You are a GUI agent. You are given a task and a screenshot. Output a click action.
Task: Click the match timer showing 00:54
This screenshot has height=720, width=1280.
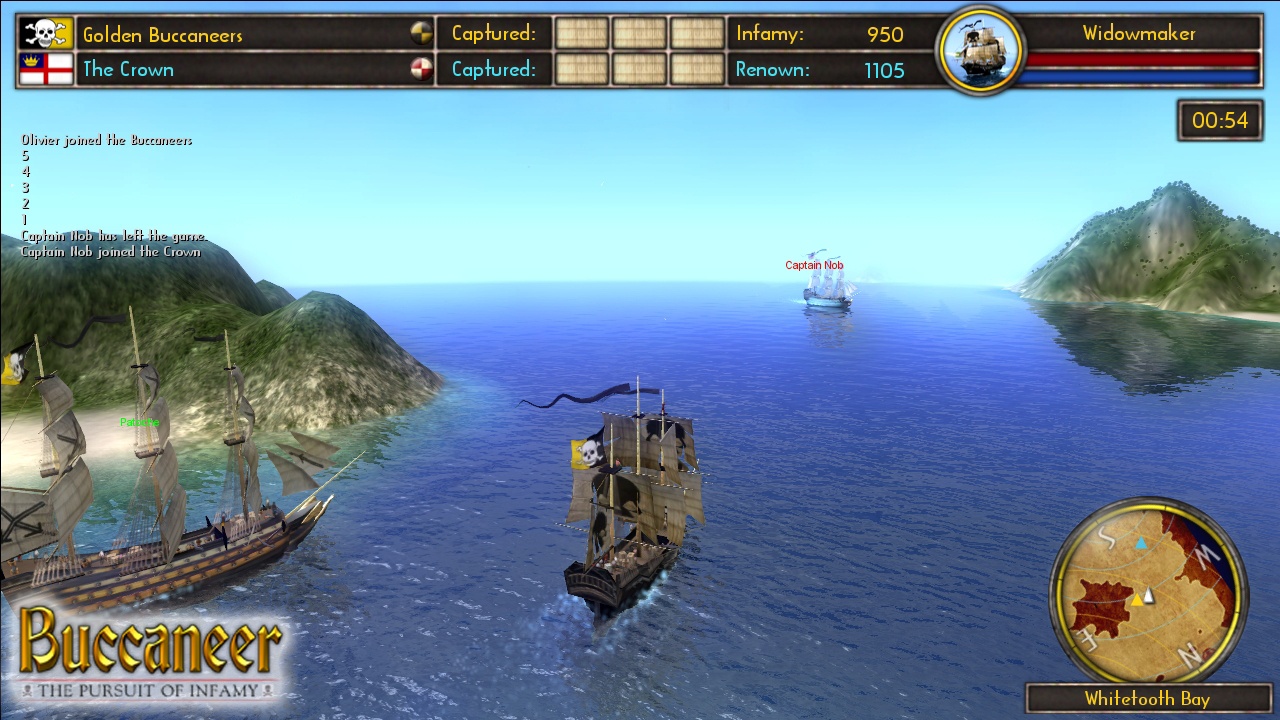(x=1219, y=119)
